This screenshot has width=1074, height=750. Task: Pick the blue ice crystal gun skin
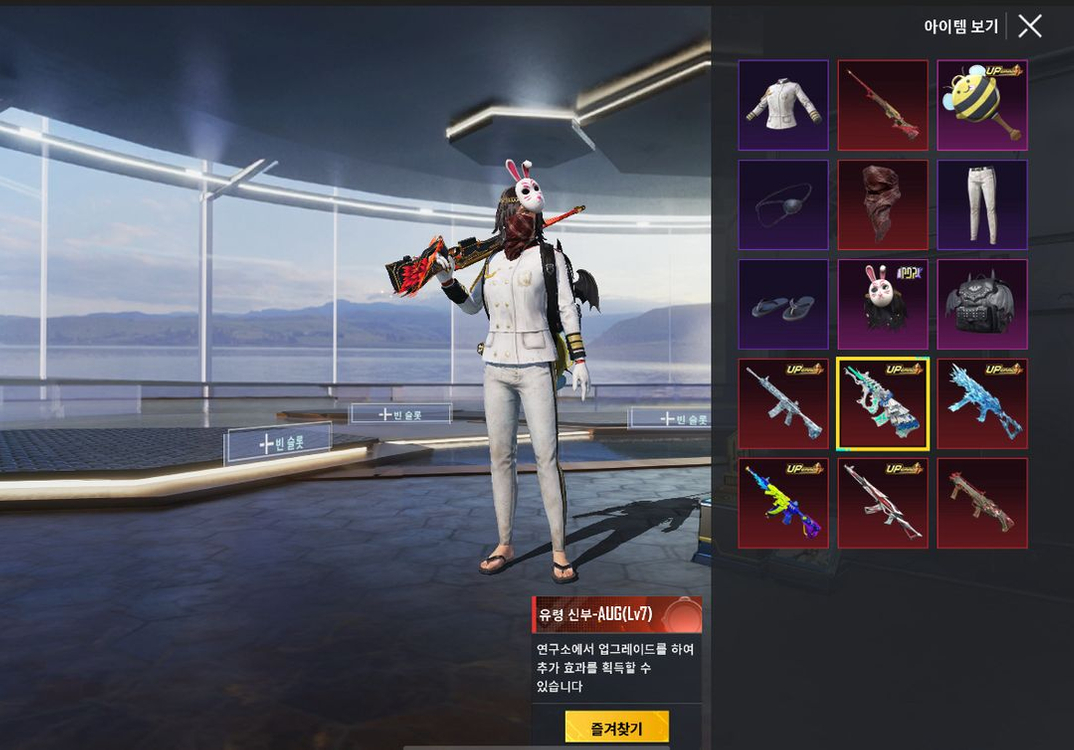click(x=982, y=404)
